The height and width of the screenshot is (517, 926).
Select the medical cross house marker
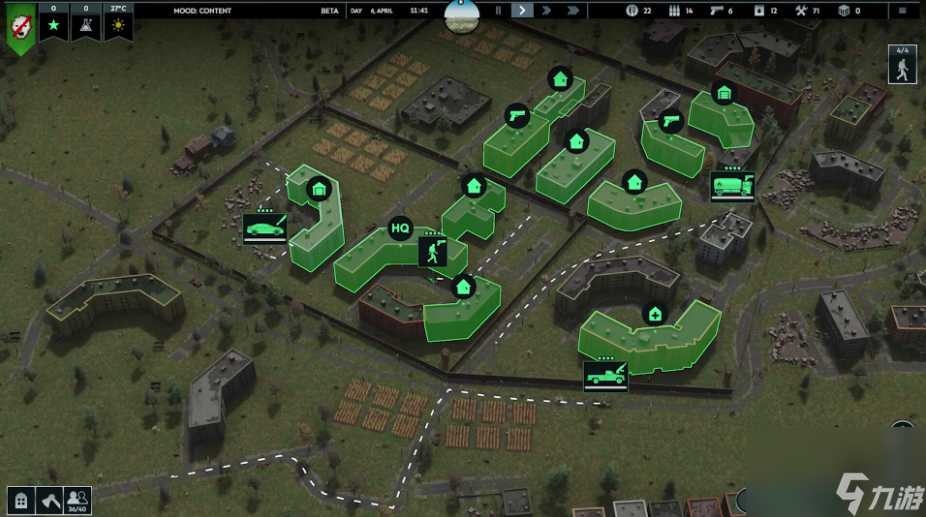tap(654, 314)
